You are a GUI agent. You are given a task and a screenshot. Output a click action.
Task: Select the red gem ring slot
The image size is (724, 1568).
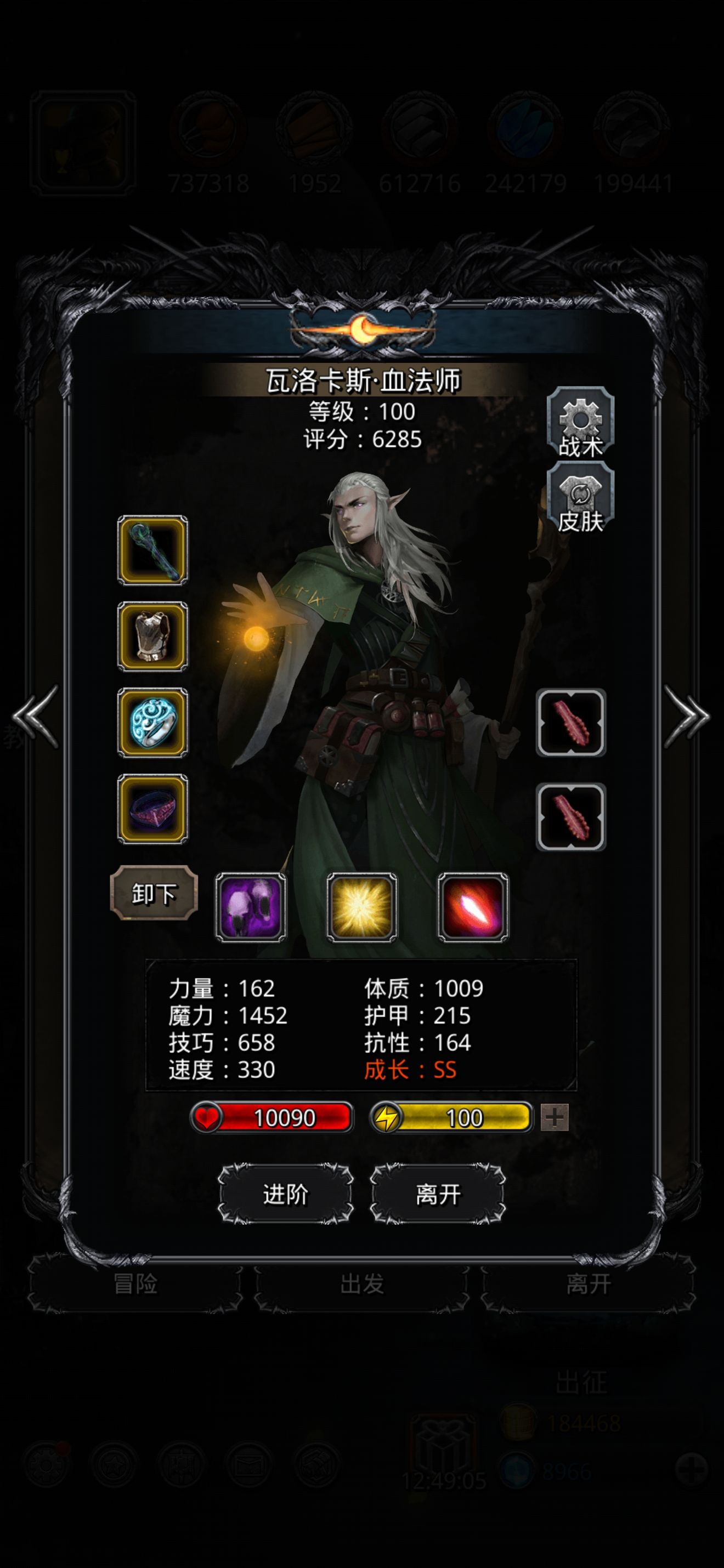coord(152,809)
